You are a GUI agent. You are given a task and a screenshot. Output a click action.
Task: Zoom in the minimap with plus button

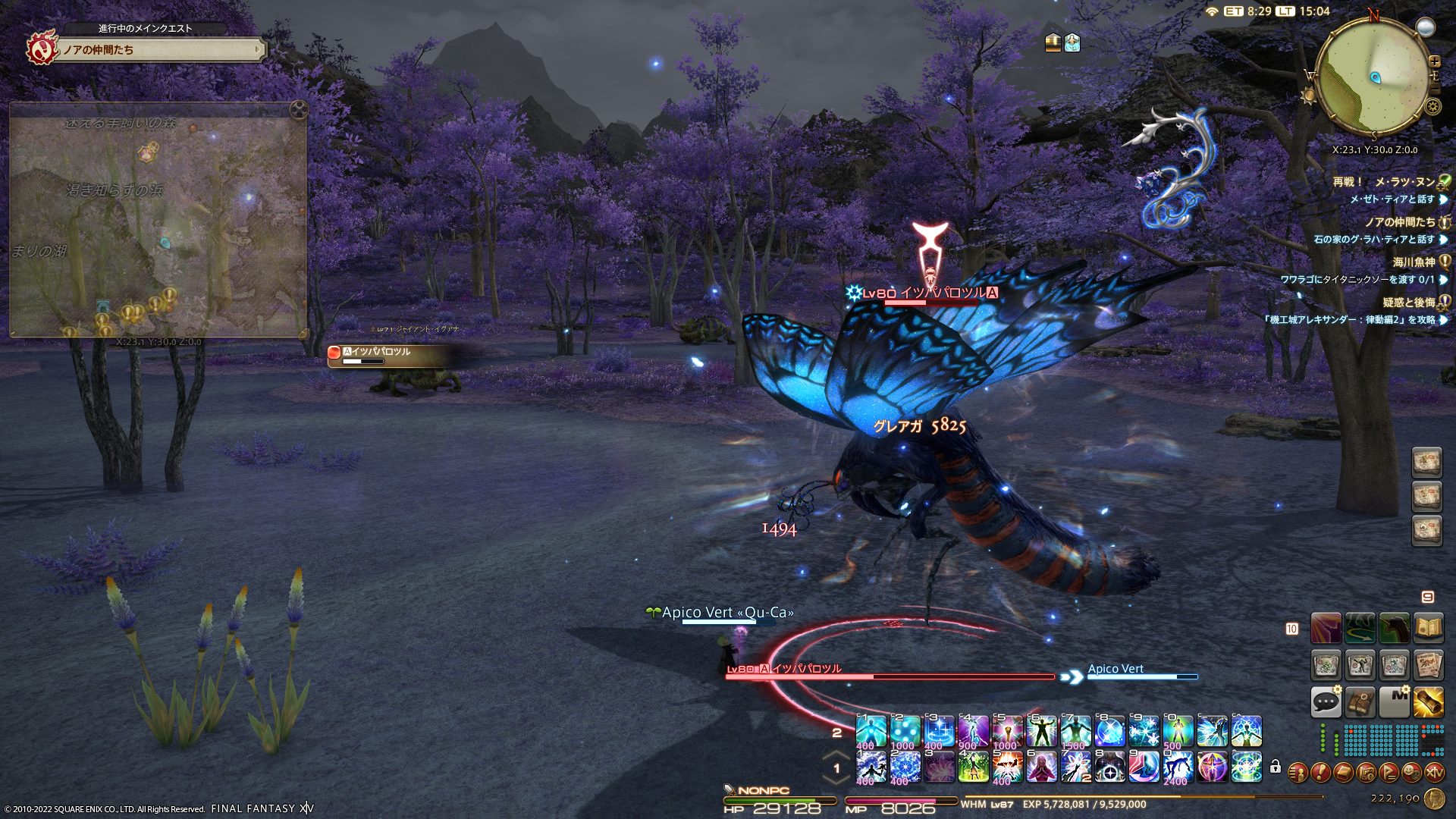(1434, 61)
